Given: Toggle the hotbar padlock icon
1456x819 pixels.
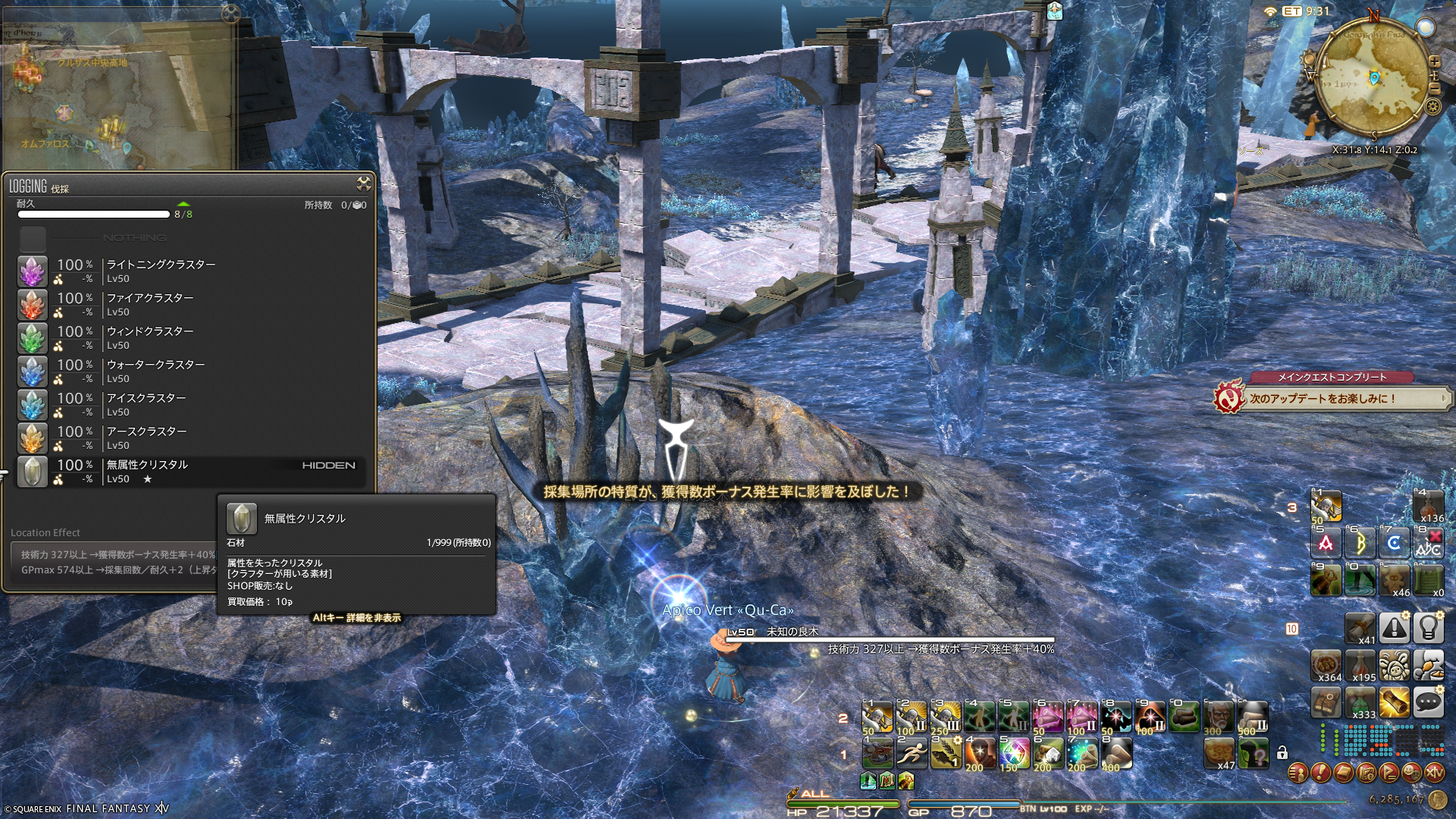Looking at the screenshot, I should (x=1282, y=753).
